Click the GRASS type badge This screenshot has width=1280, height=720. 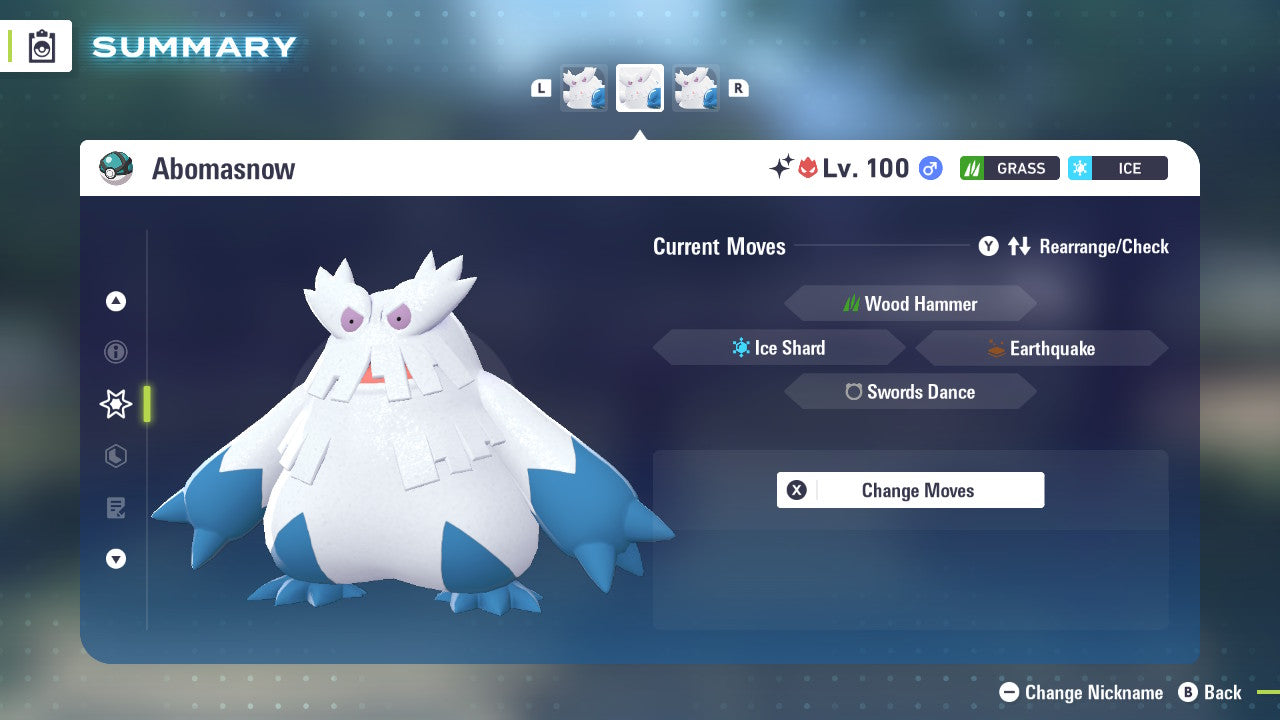pyautogui.click(x=1009, y=168)
